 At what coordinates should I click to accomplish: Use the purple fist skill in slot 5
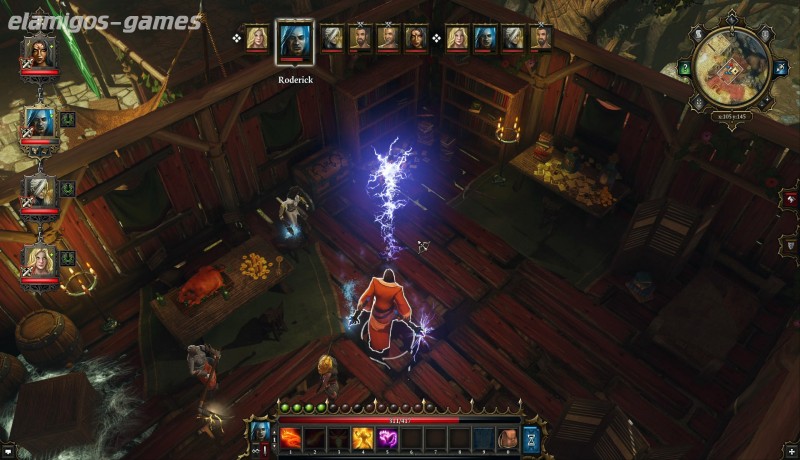pos(386,437)
